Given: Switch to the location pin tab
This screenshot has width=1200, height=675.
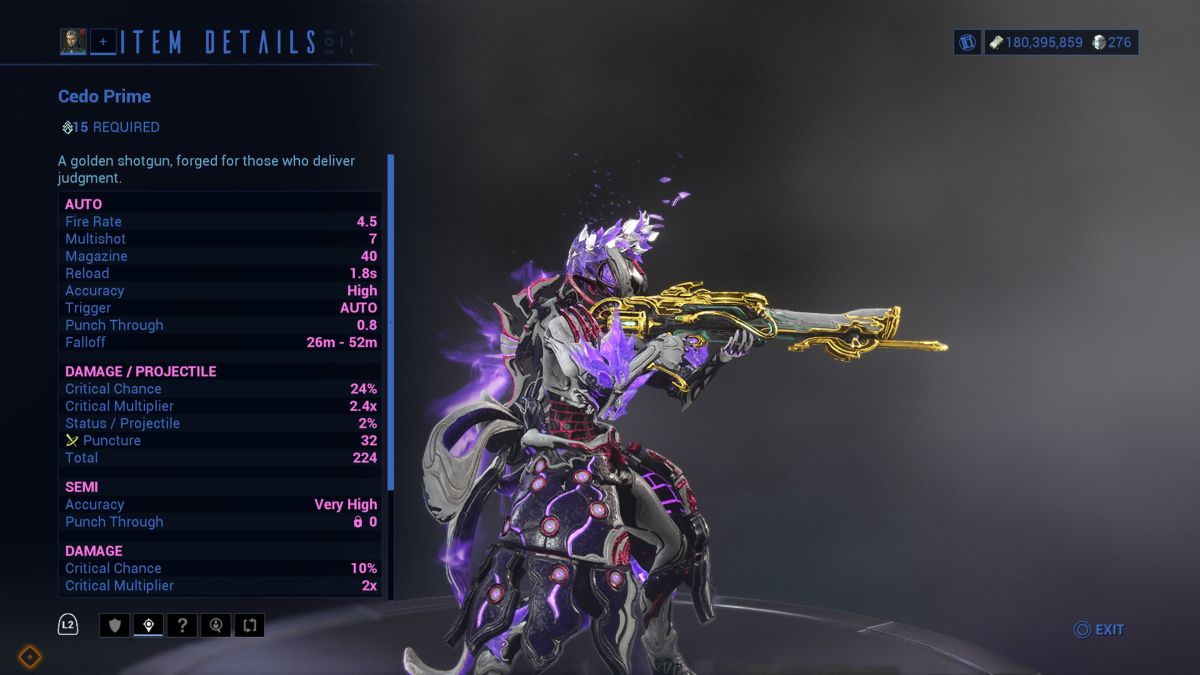Looking at the screenshot, I should (x=148, y=625).
